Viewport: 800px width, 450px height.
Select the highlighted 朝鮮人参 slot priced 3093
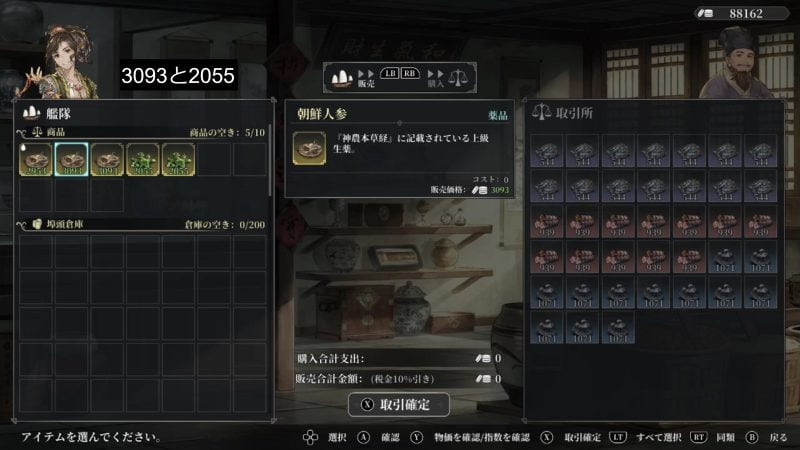click(x=71, y=160)
